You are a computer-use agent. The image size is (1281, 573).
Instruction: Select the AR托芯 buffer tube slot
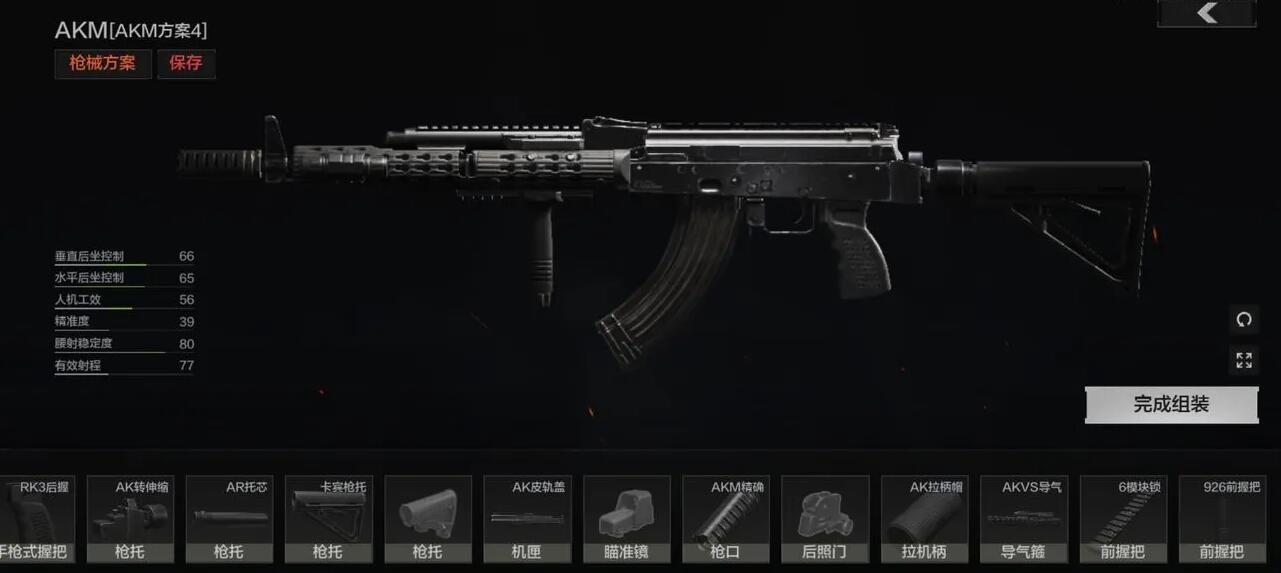pyautogui.click(x=229, y=518)
